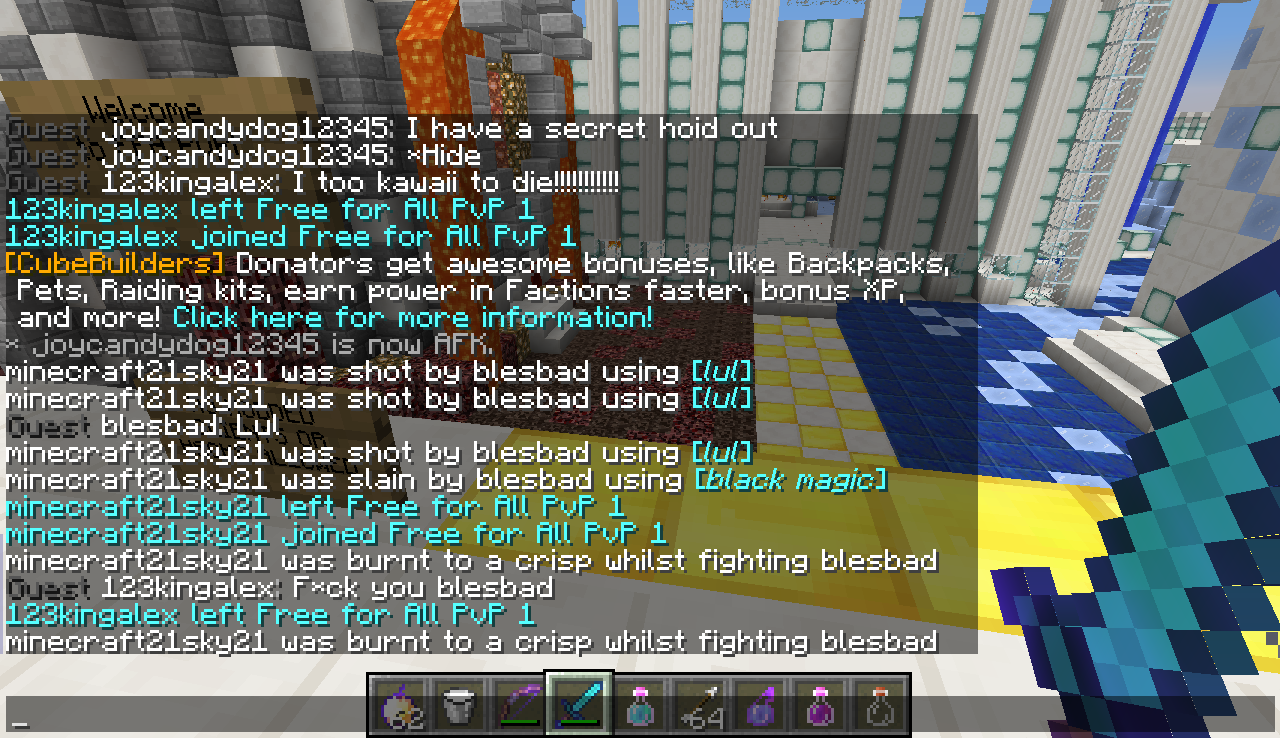
Task: Select the stack of 64 arrows
Action: [x=698, y=704]
